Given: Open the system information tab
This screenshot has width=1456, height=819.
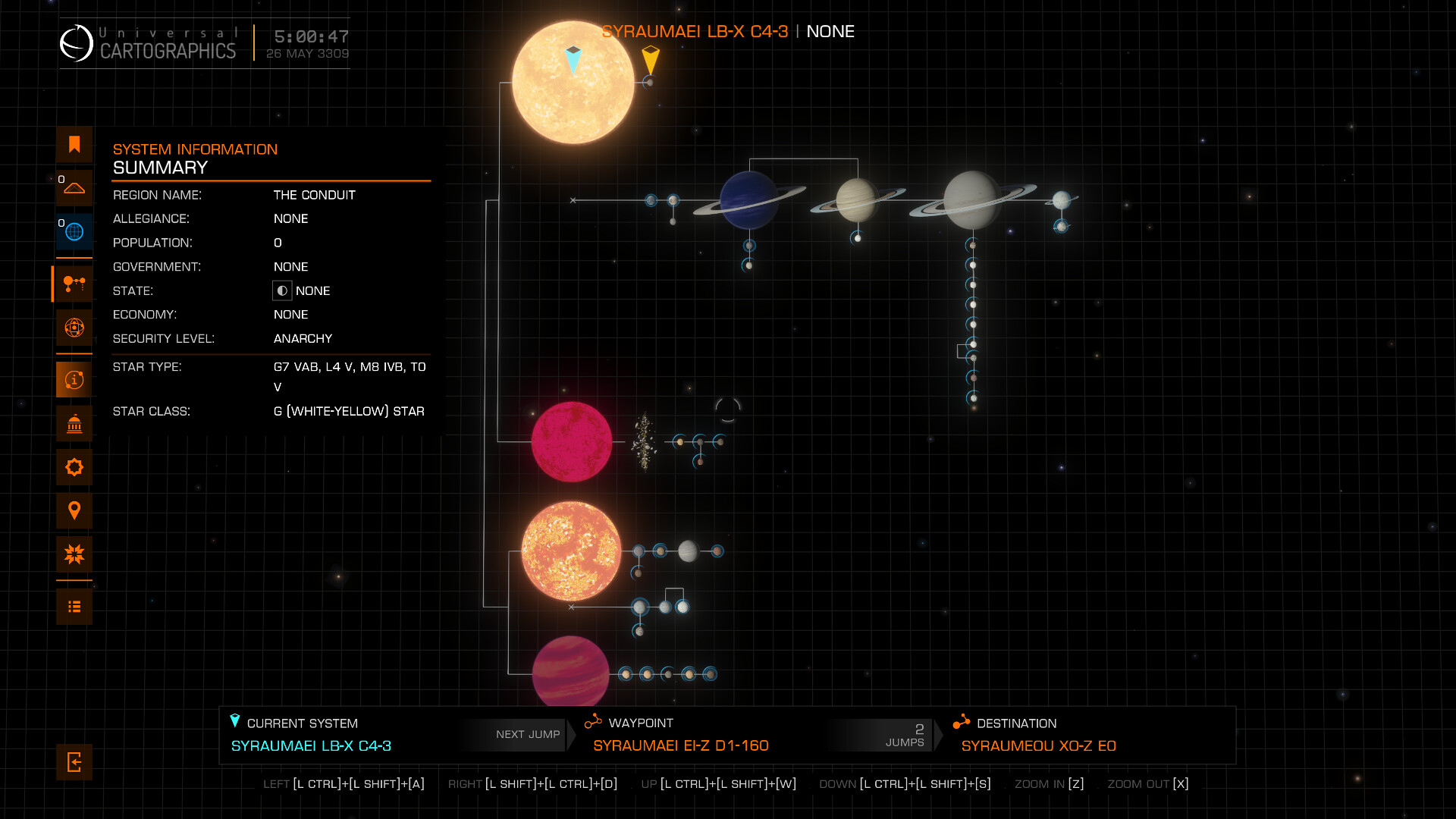Looking at the screenshot, I should tap(74, 380).
